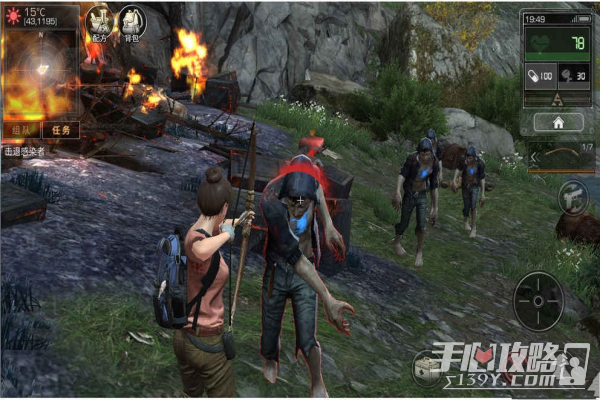
Task: Switch to the 任务 quest tab
Action: pyautogui.click(x=59, y=129)
